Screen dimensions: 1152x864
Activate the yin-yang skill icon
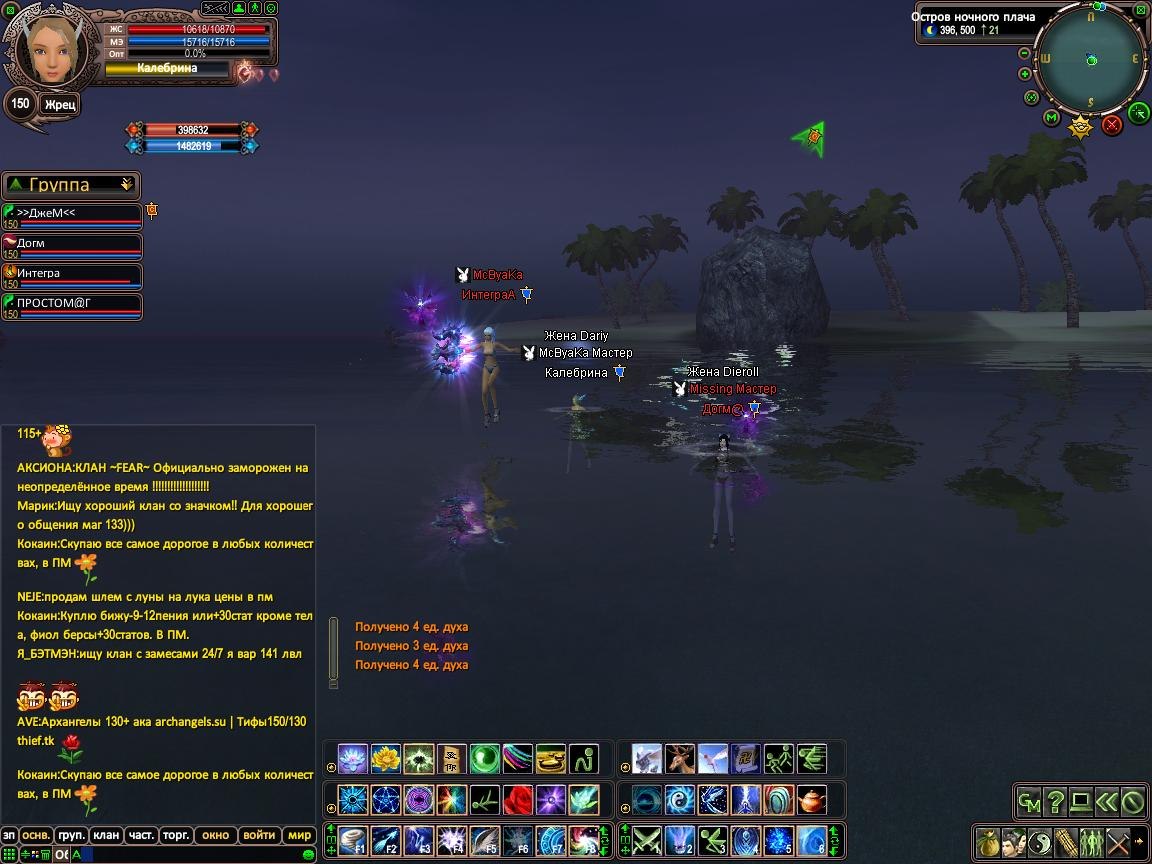point(679,800)
